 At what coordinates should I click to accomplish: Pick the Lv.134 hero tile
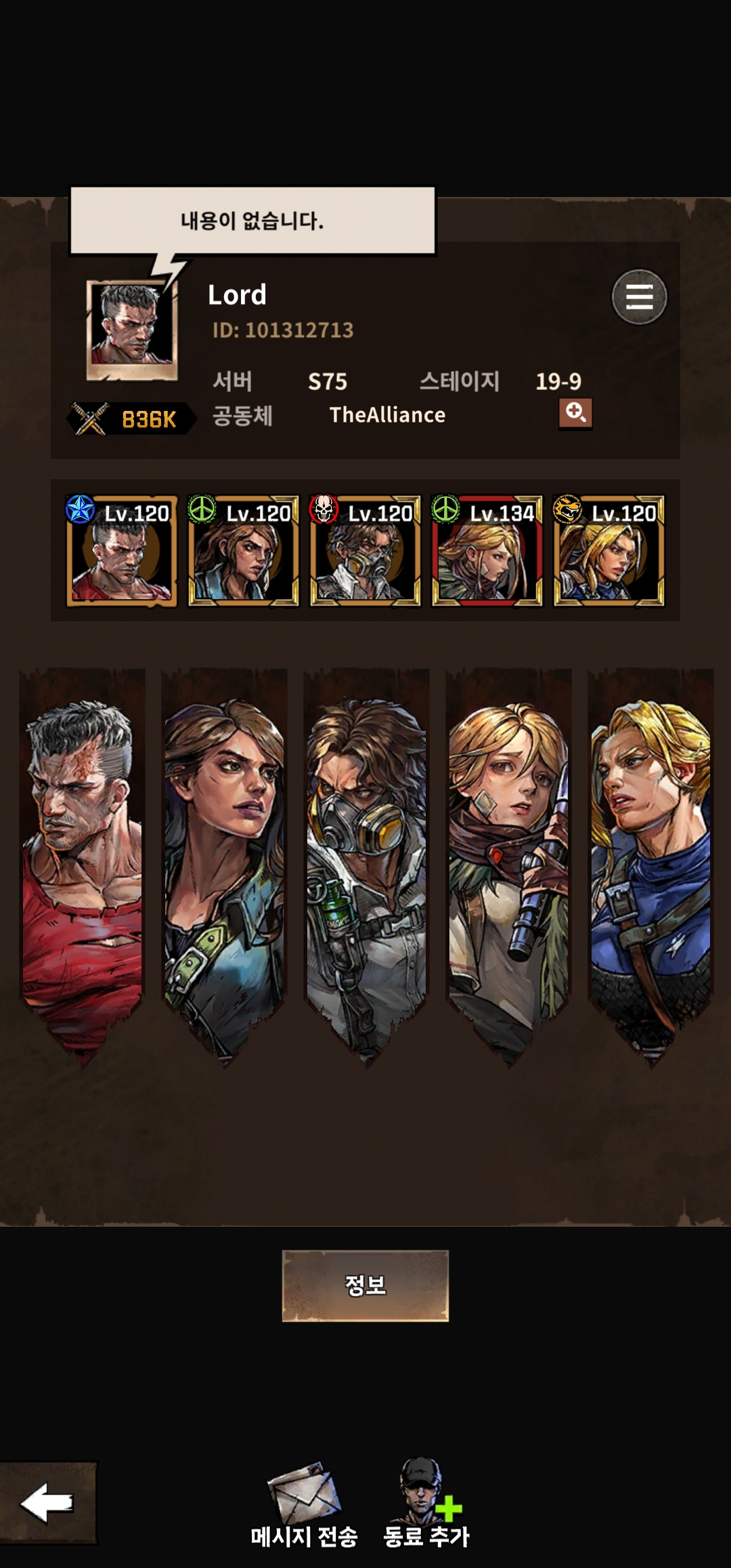487,551
